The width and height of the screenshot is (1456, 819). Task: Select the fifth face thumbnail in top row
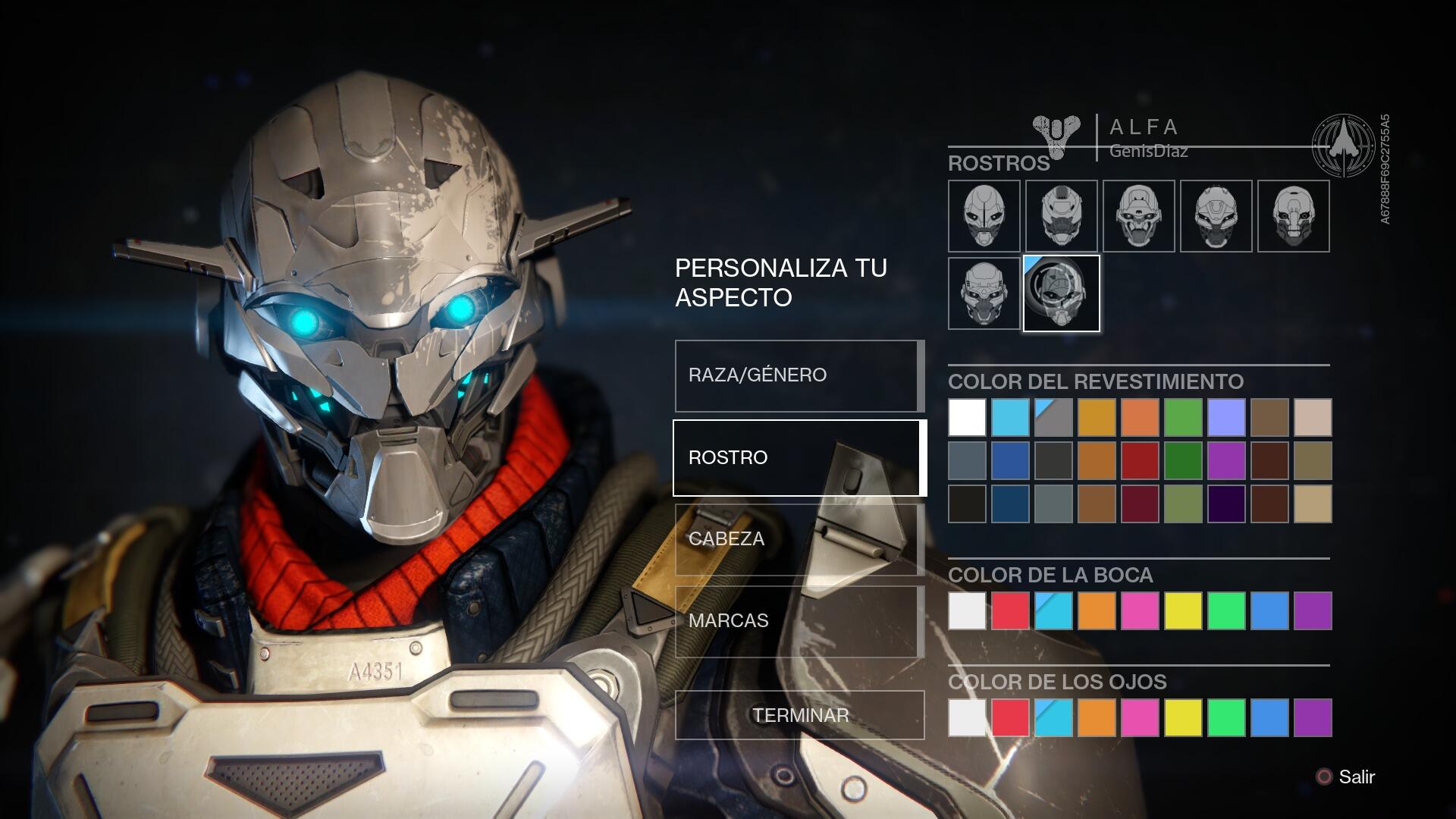coord(1293,216)
